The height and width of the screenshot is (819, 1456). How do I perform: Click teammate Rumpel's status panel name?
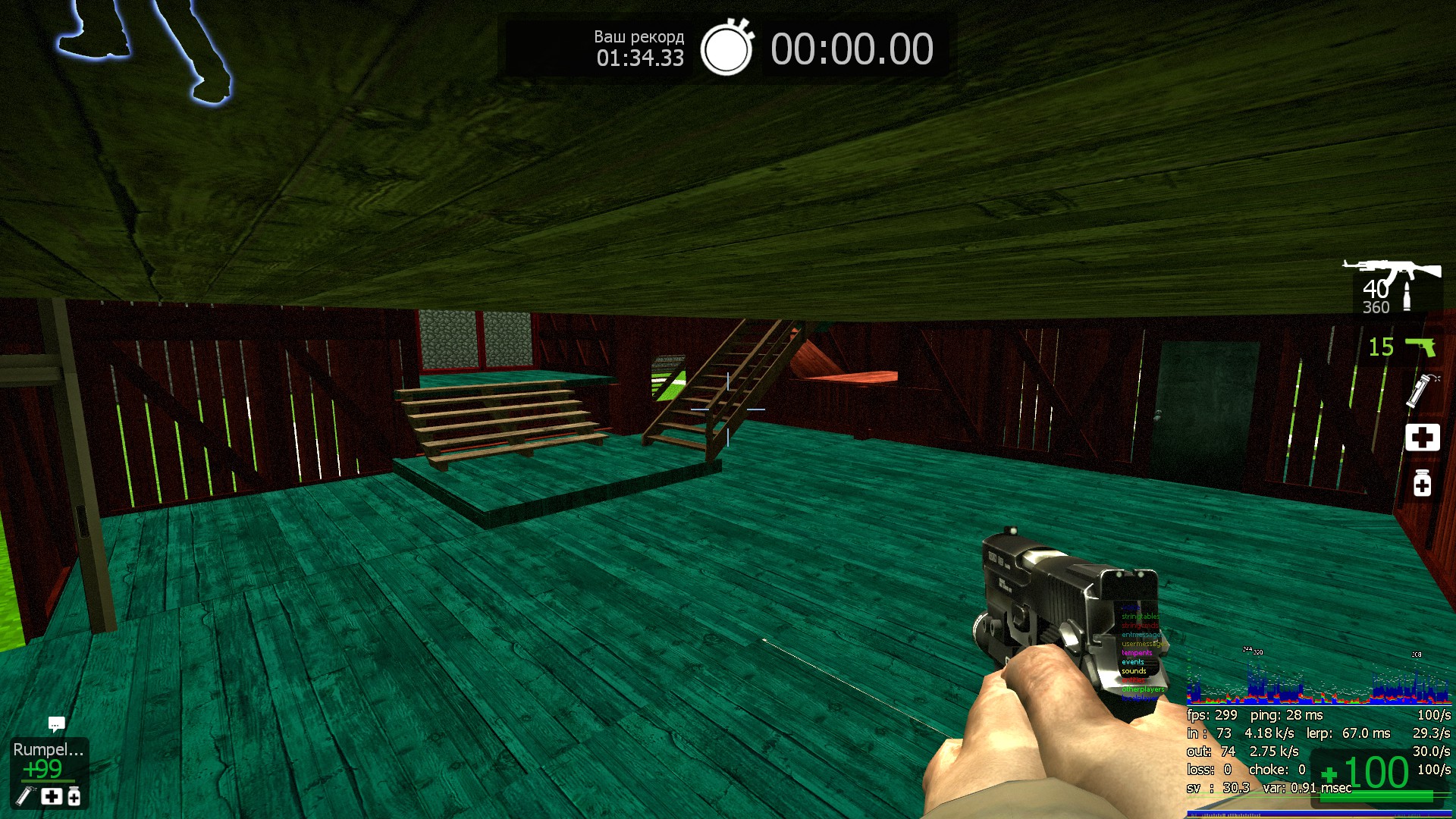(48, 749)
